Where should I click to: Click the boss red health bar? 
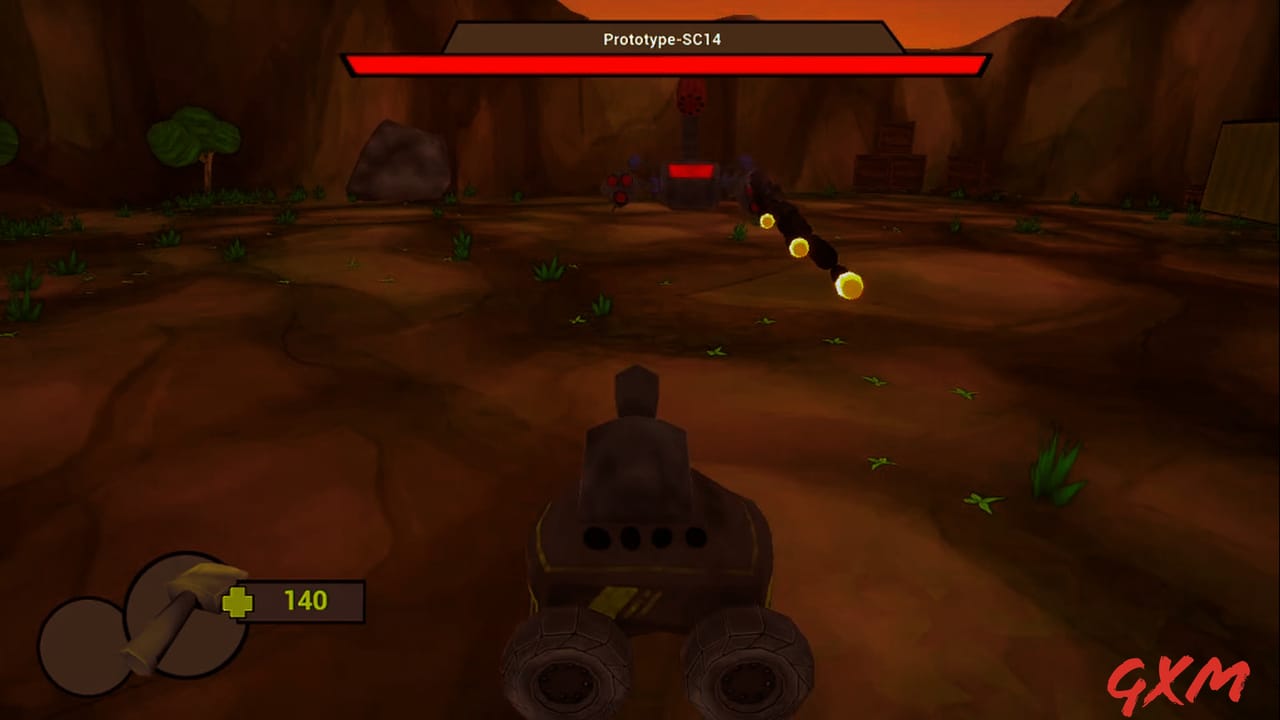pos(664,65)
